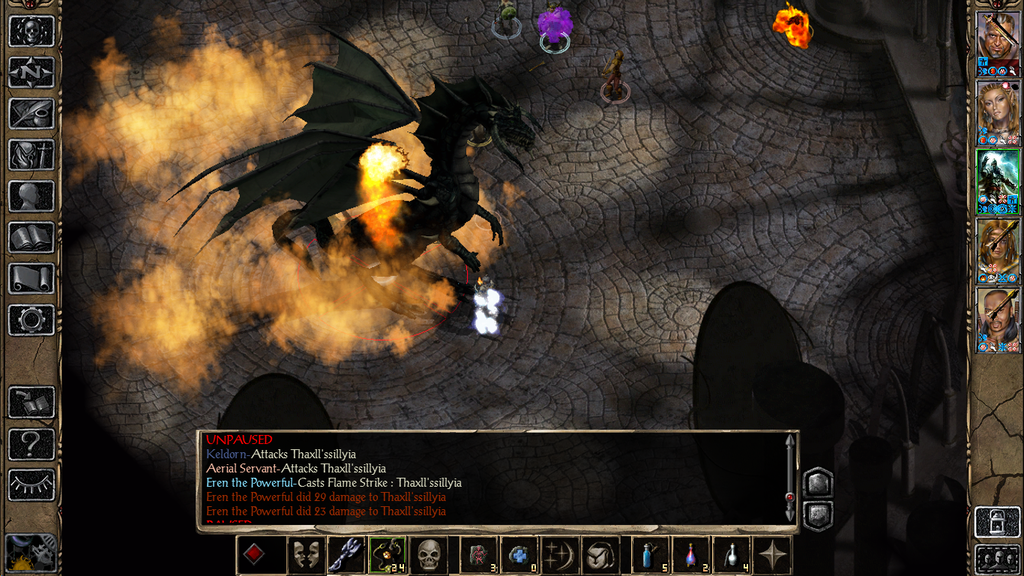Rest the party with the closed eye button
1024x576 pixels.
[x=31, y=484]
